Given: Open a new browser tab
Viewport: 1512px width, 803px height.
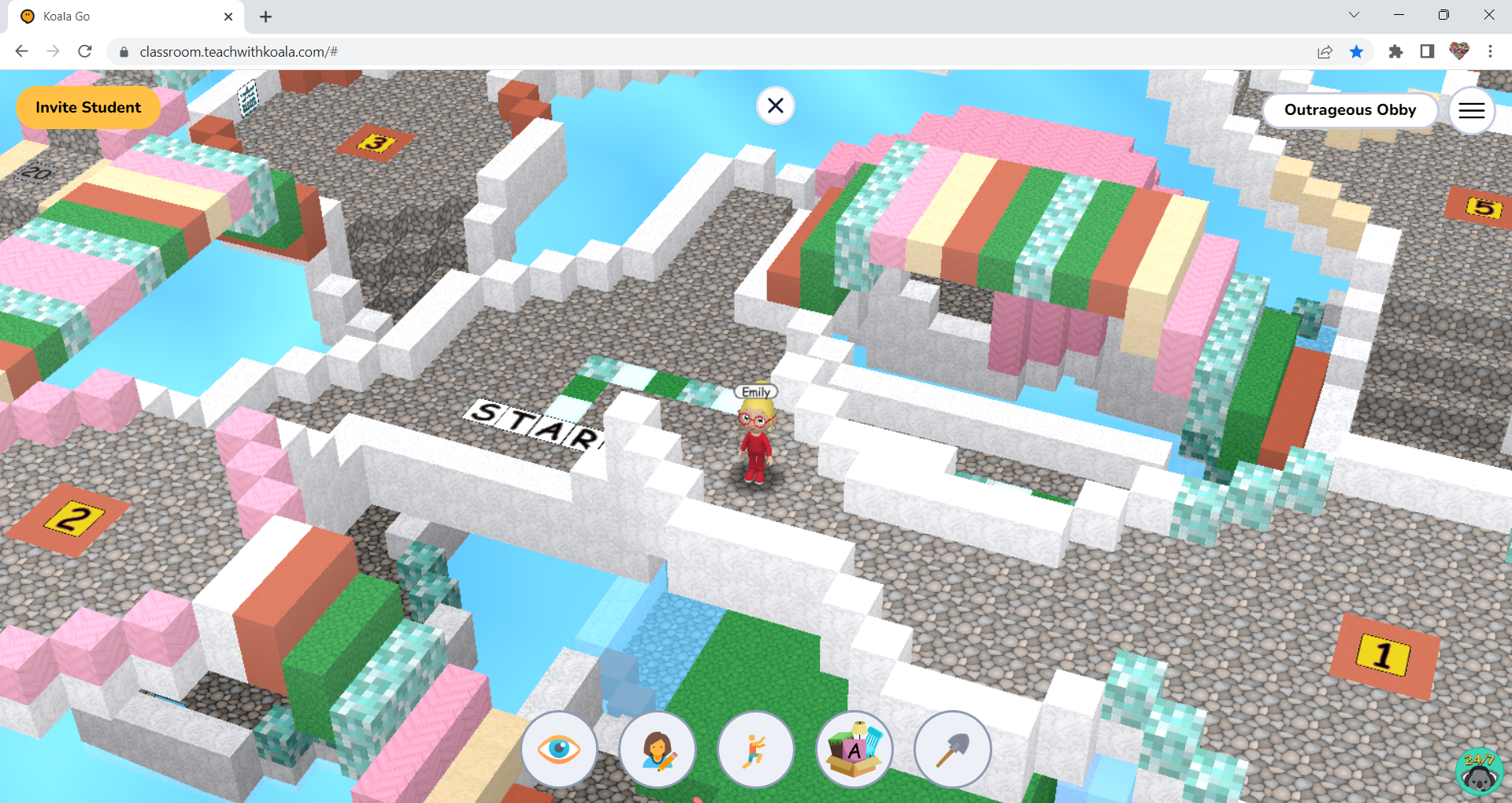Looking at the screenshot, I should pyautogui.click(x=265, y=16).
